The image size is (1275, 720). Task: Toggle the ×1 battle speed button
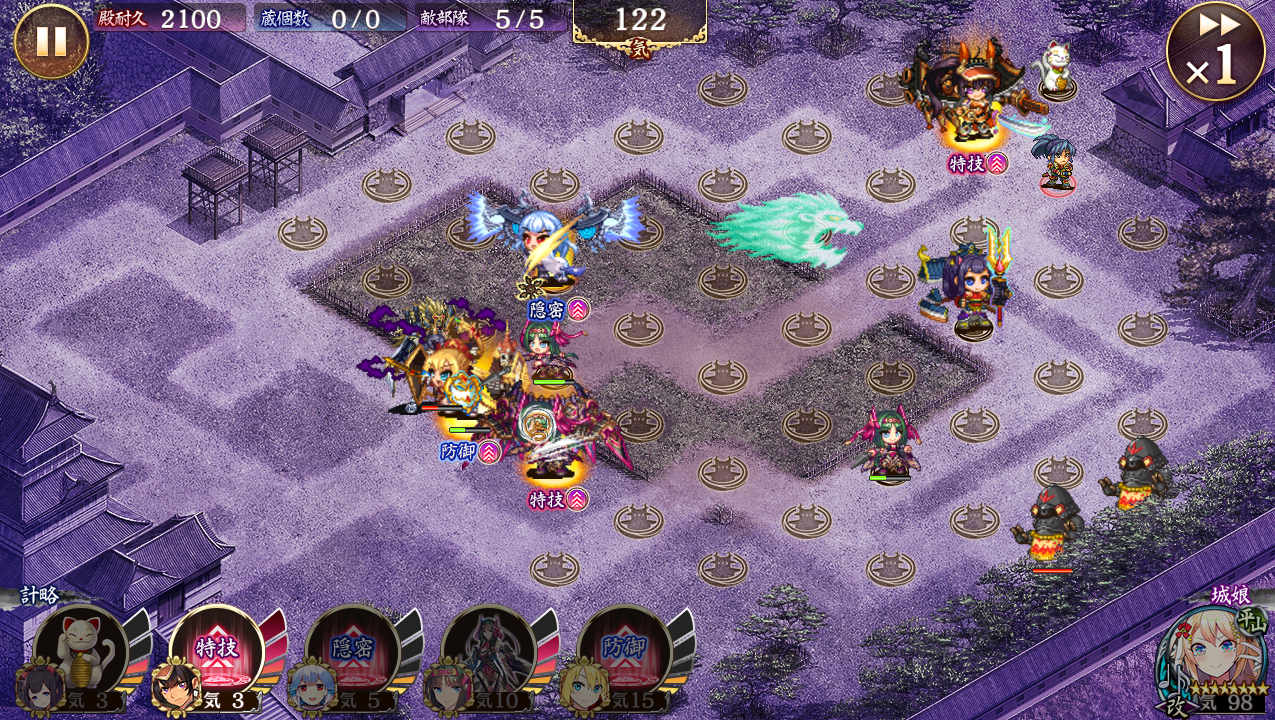pyautogui.click(x=1214, y=52)
